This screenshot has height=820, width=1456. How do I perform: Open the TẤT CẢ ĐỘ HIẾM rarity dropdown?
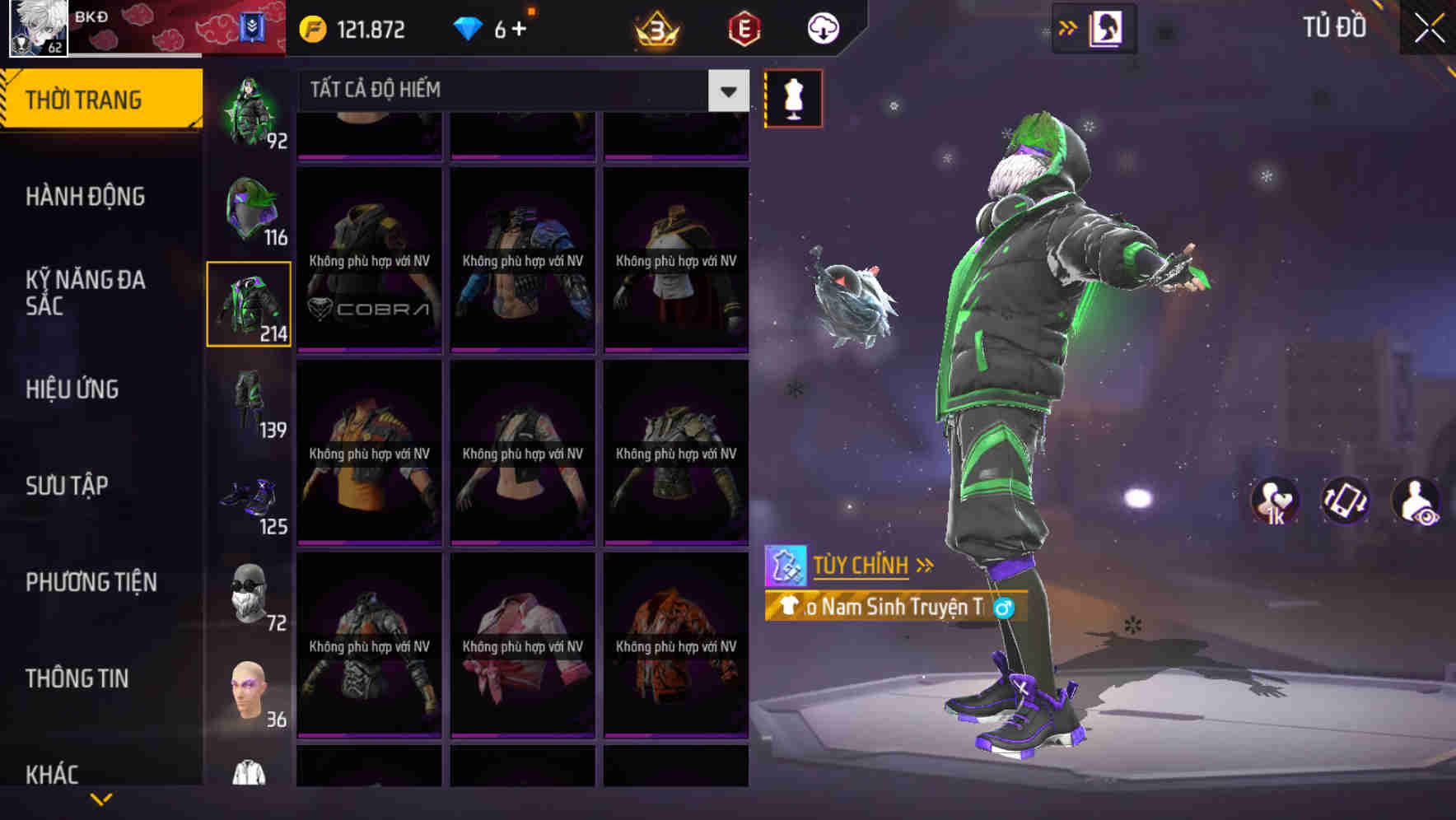pyautogui.click(x=519, y=91)
